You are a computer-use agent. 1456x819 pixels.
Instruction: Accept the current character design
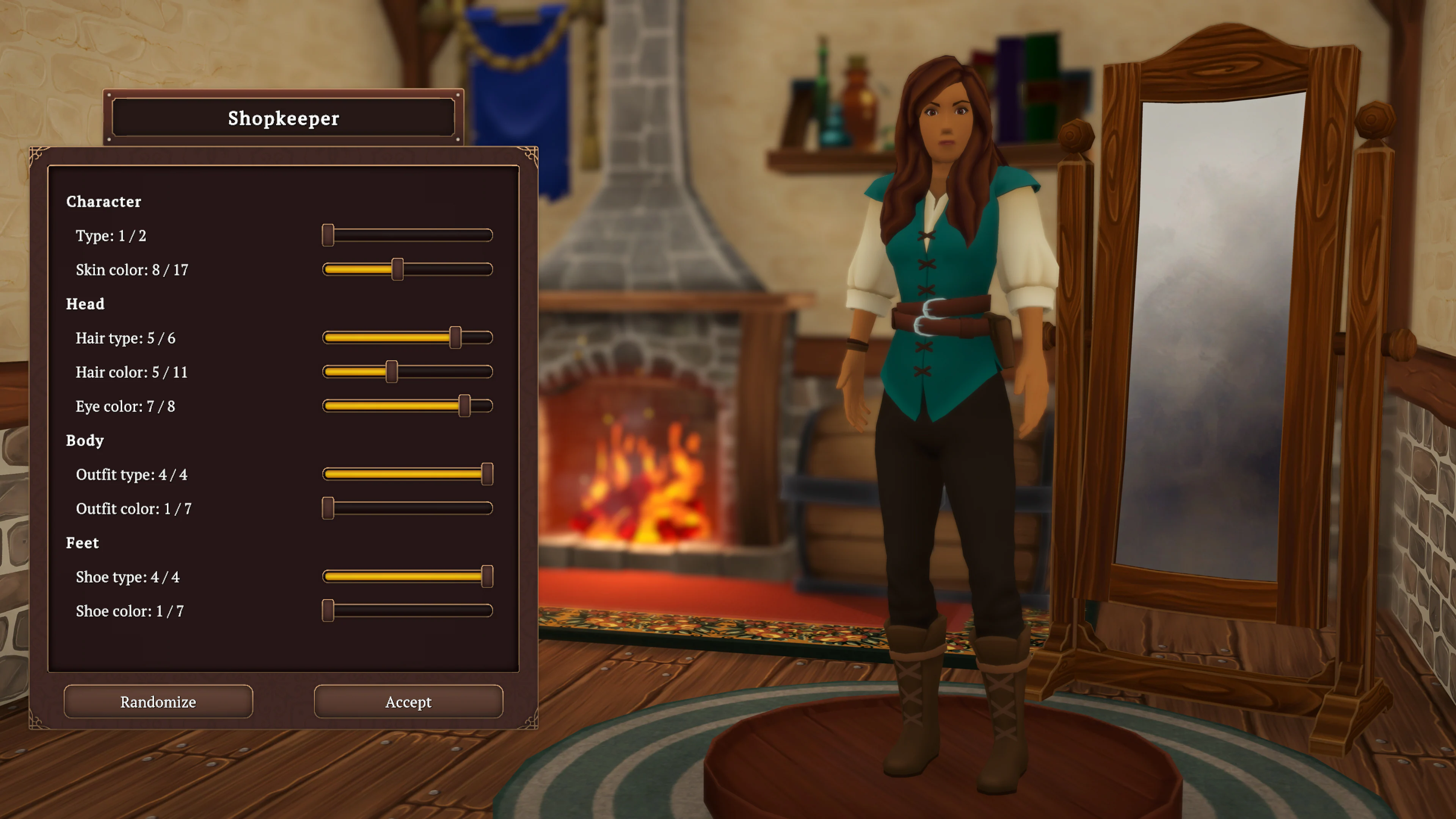[x=408, y=701]
